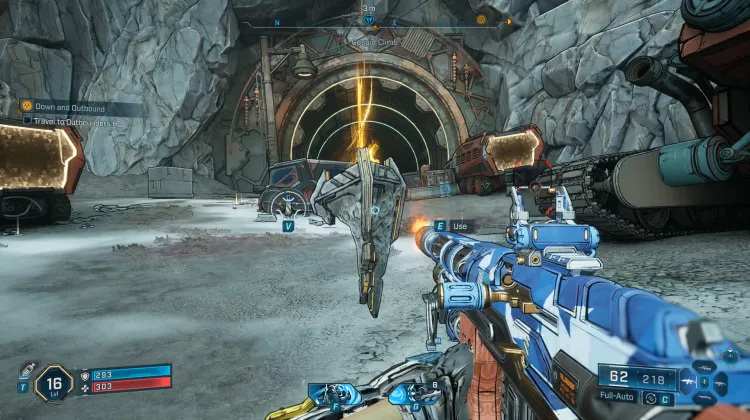Click the compass bar at the top
The image size is (750, 420).
click(370, 23)
